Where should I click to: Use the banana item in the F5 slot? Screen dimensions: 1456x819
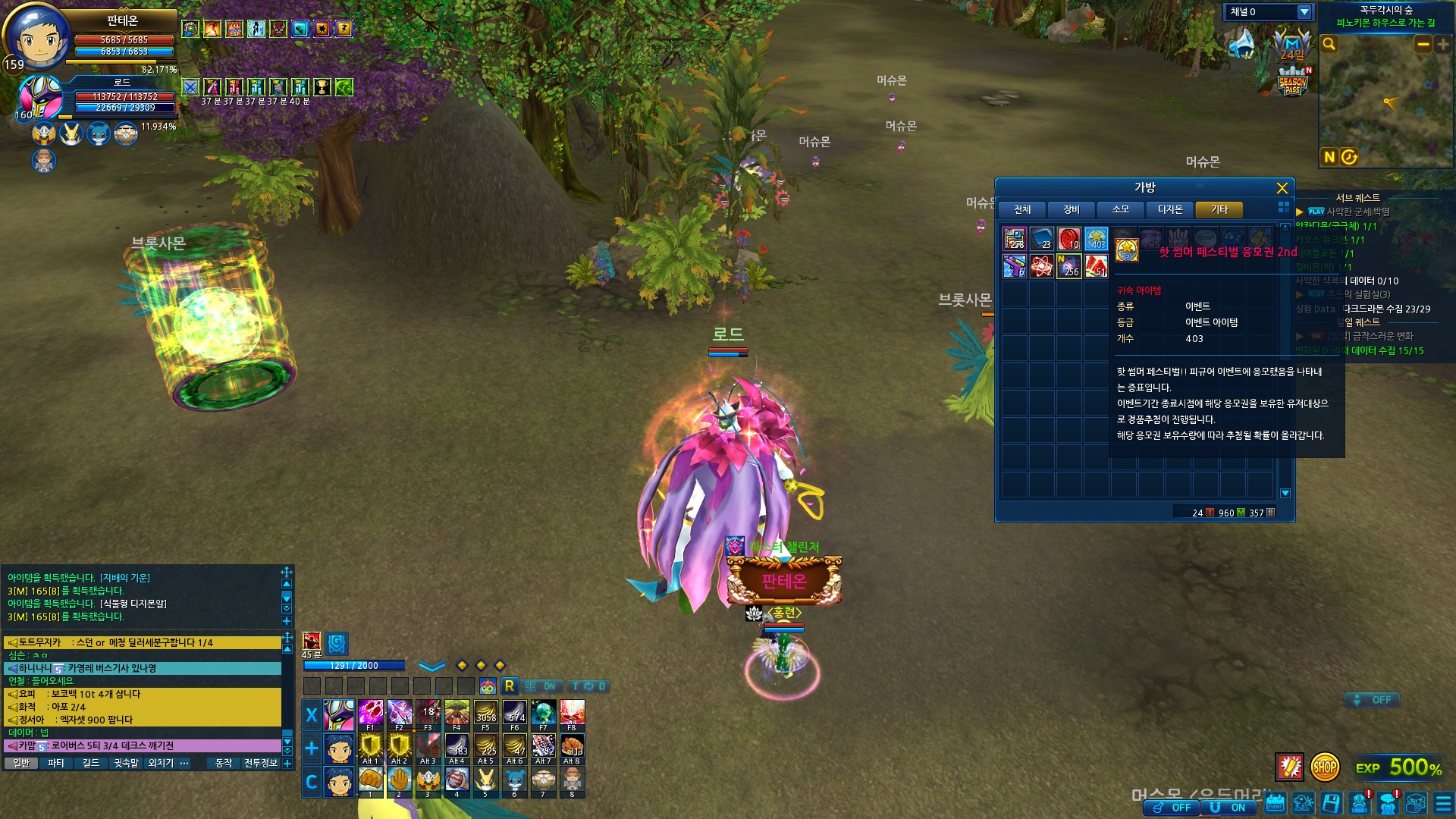[x=485, y=714]
